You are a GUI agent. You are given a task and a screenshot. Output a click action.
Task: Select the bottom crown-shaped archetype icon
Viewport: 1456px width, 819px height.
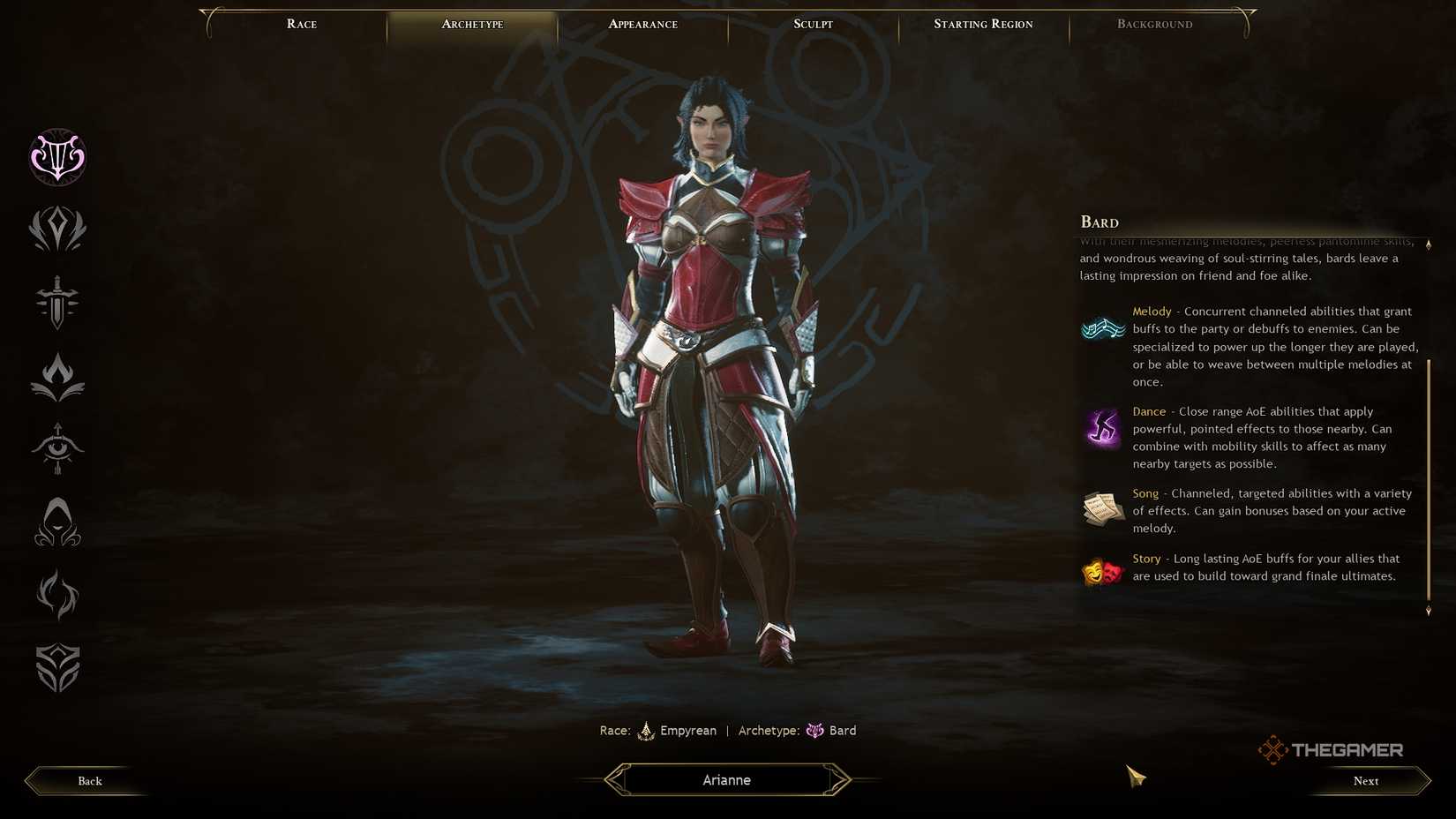(56, 668)
